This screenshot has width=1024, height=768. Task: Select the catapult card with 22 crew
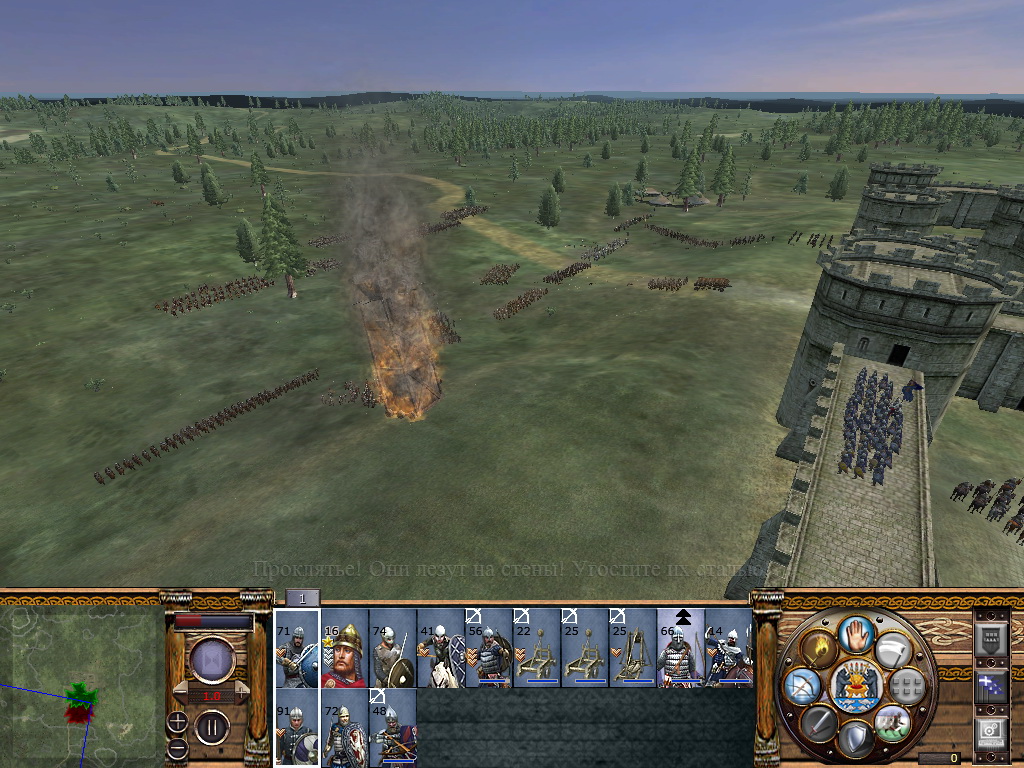click(537, 648)
